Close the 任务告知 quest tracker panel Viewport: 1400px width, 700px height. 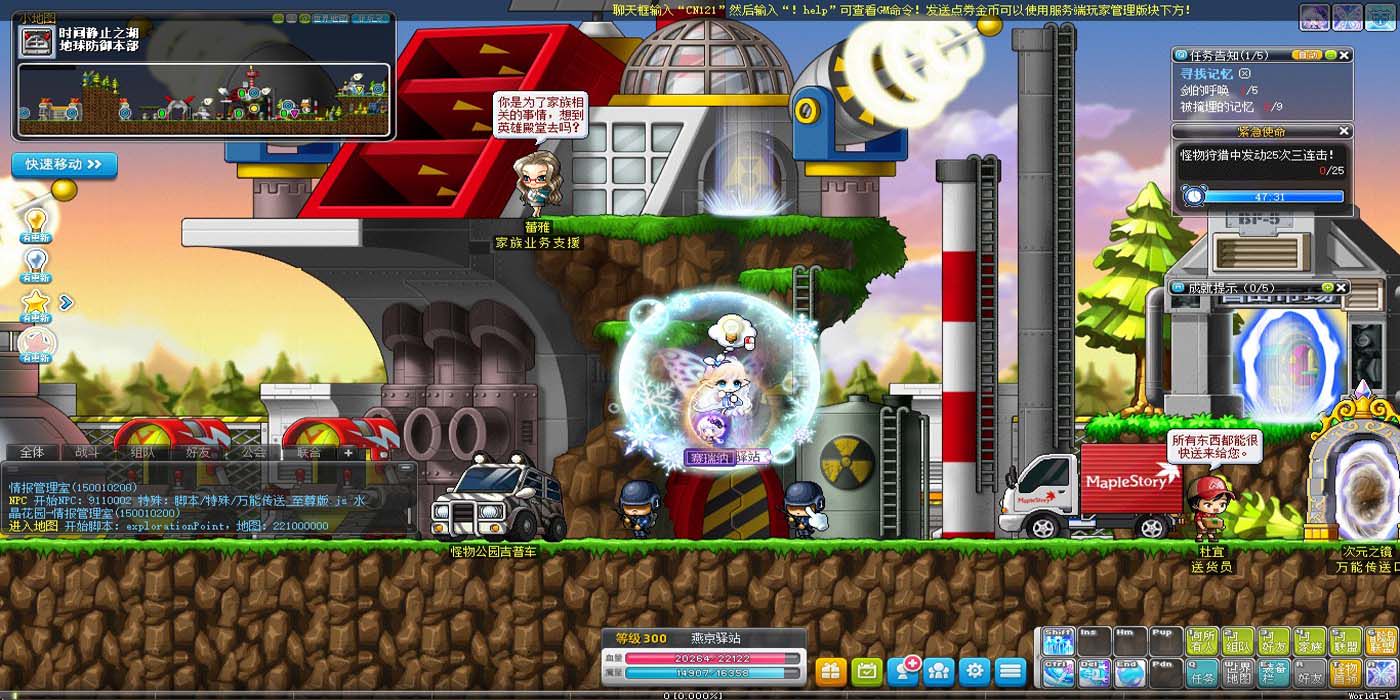click(x=1345, y=54)
